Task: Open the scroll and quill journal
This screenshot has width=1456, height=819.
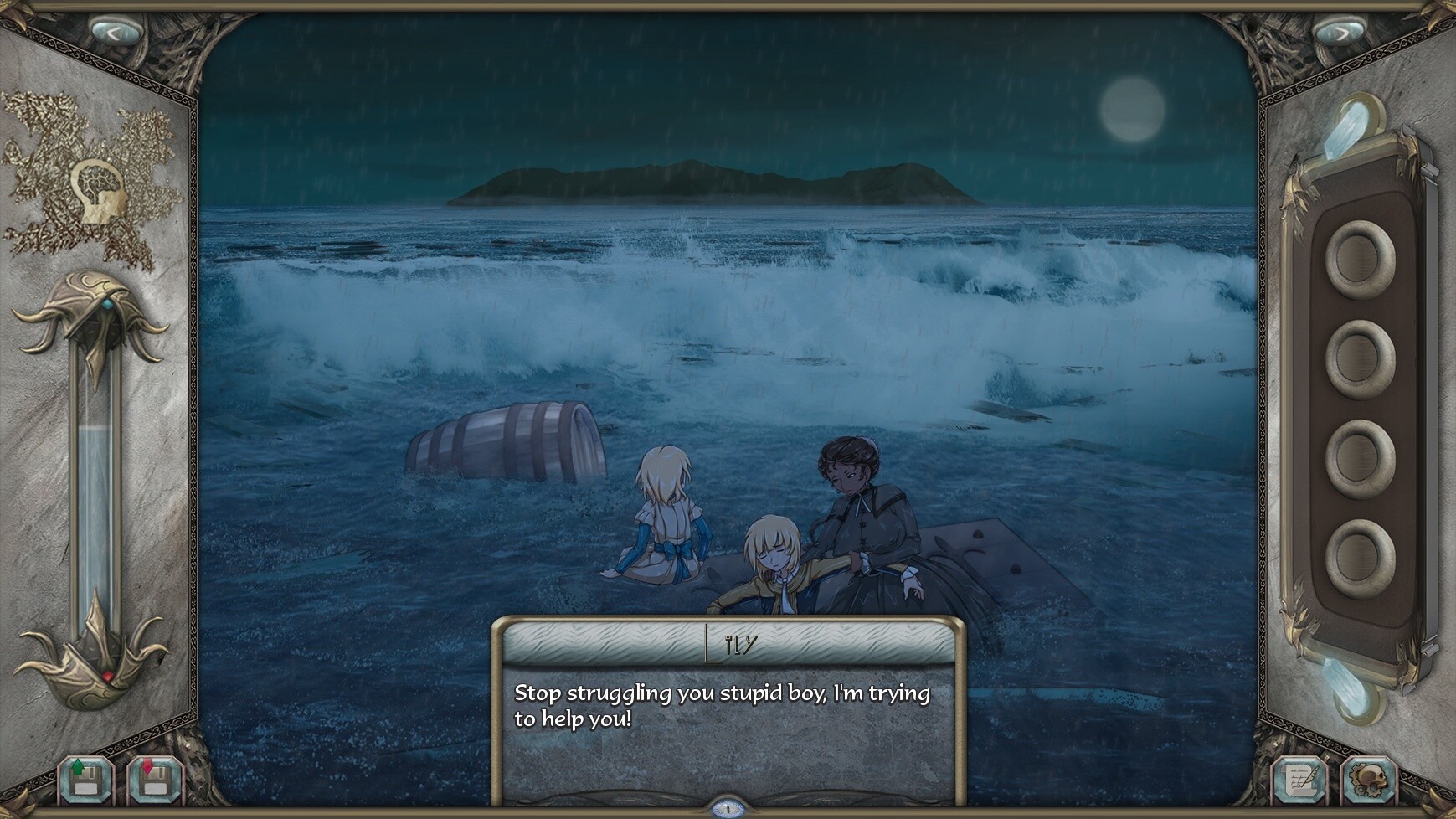Action: pos(1299,781)
